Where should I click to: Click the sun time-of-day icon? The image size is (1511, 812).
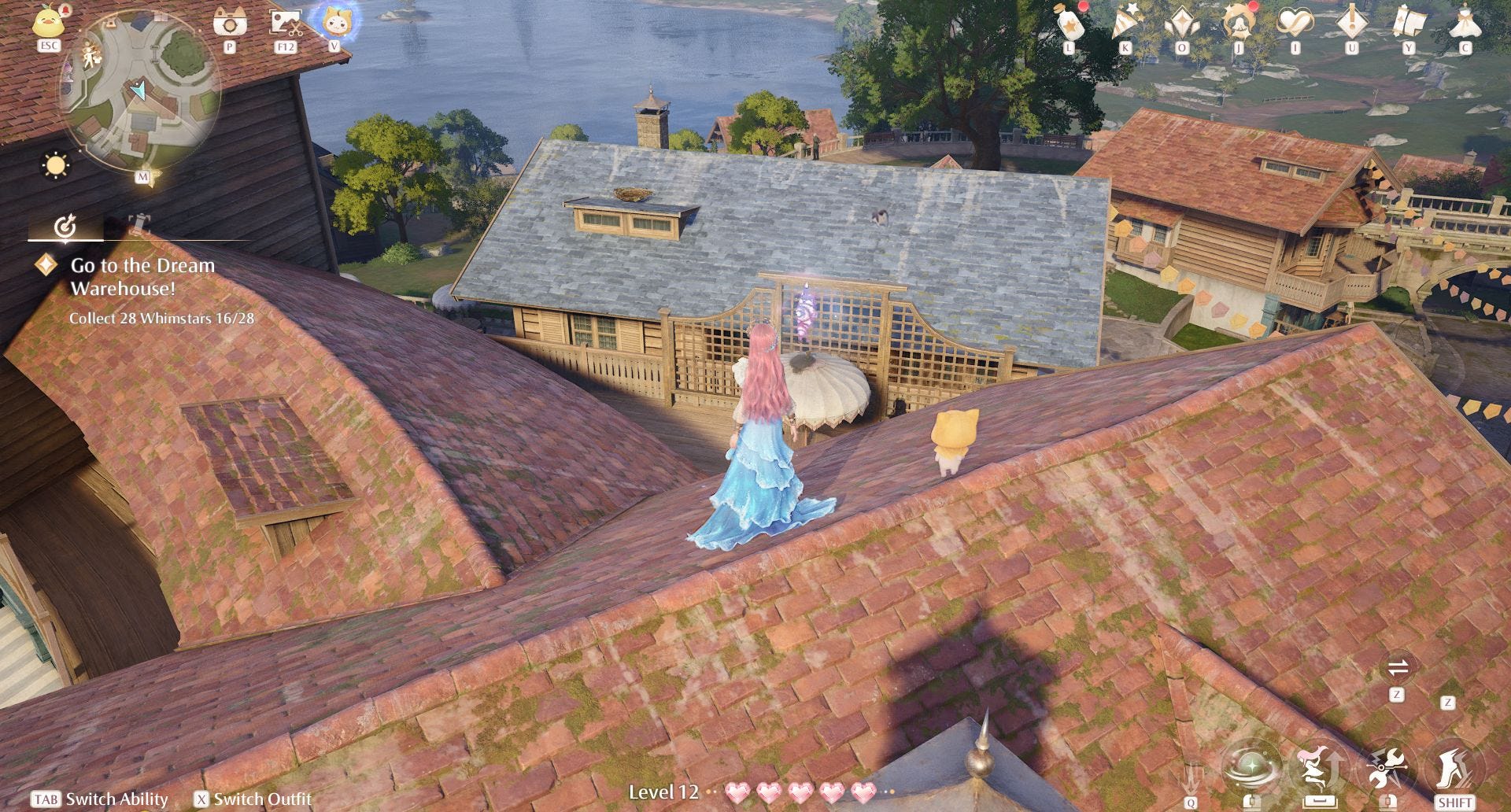click(57, 166)
